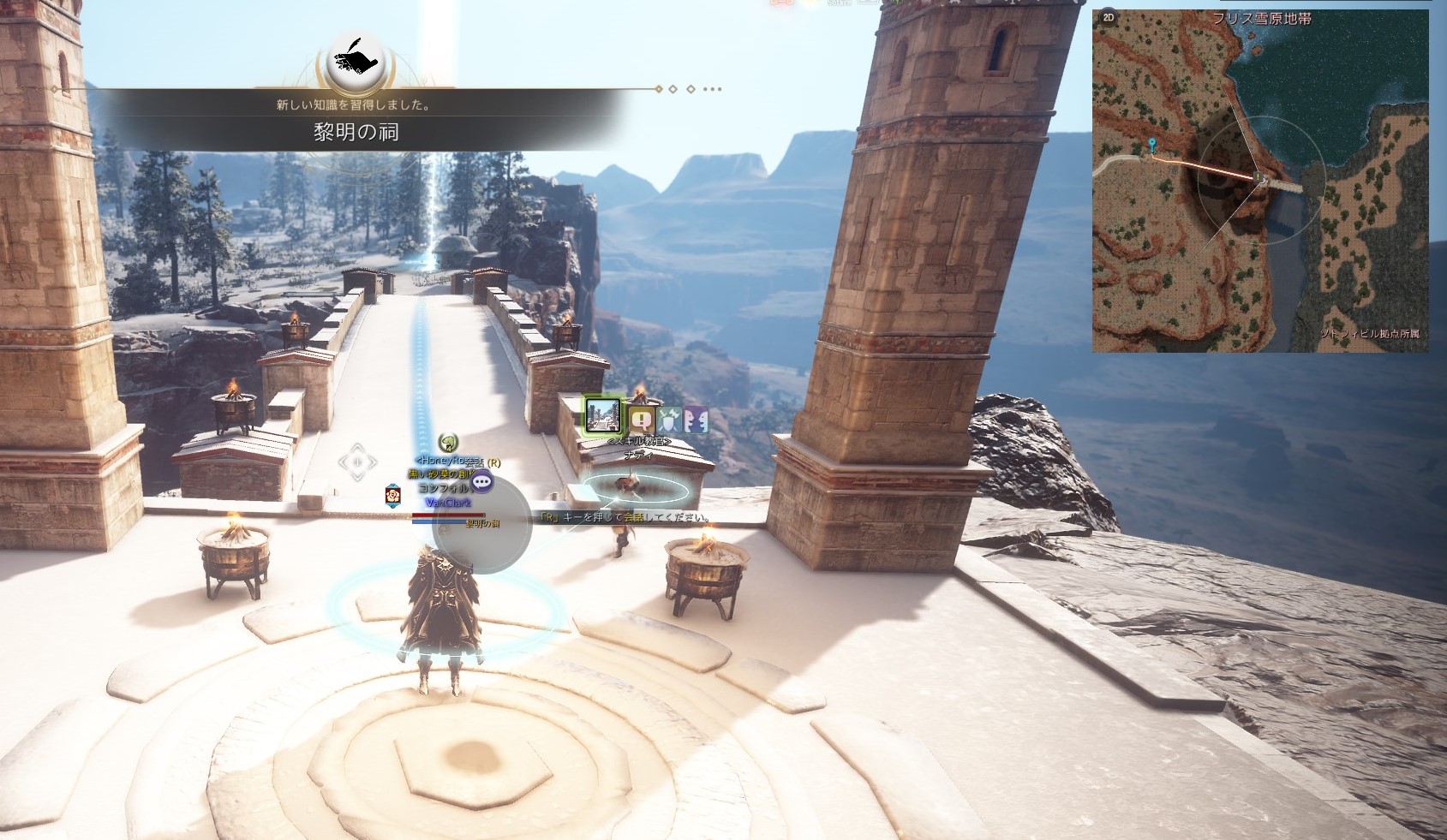Click the green horse icon above the character
Screen dimensions: 1447x840
click(446, 442)
